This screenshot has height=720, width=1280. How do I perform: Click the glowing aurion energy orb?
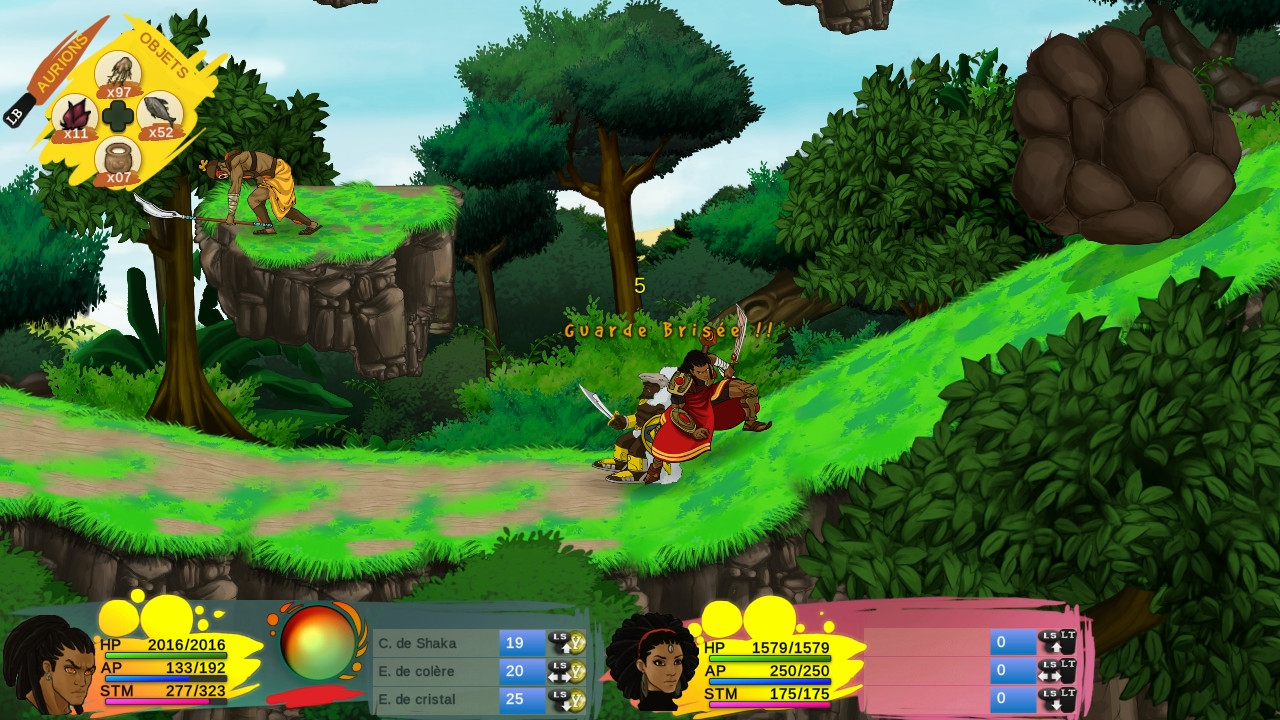(x=319, y=644)
